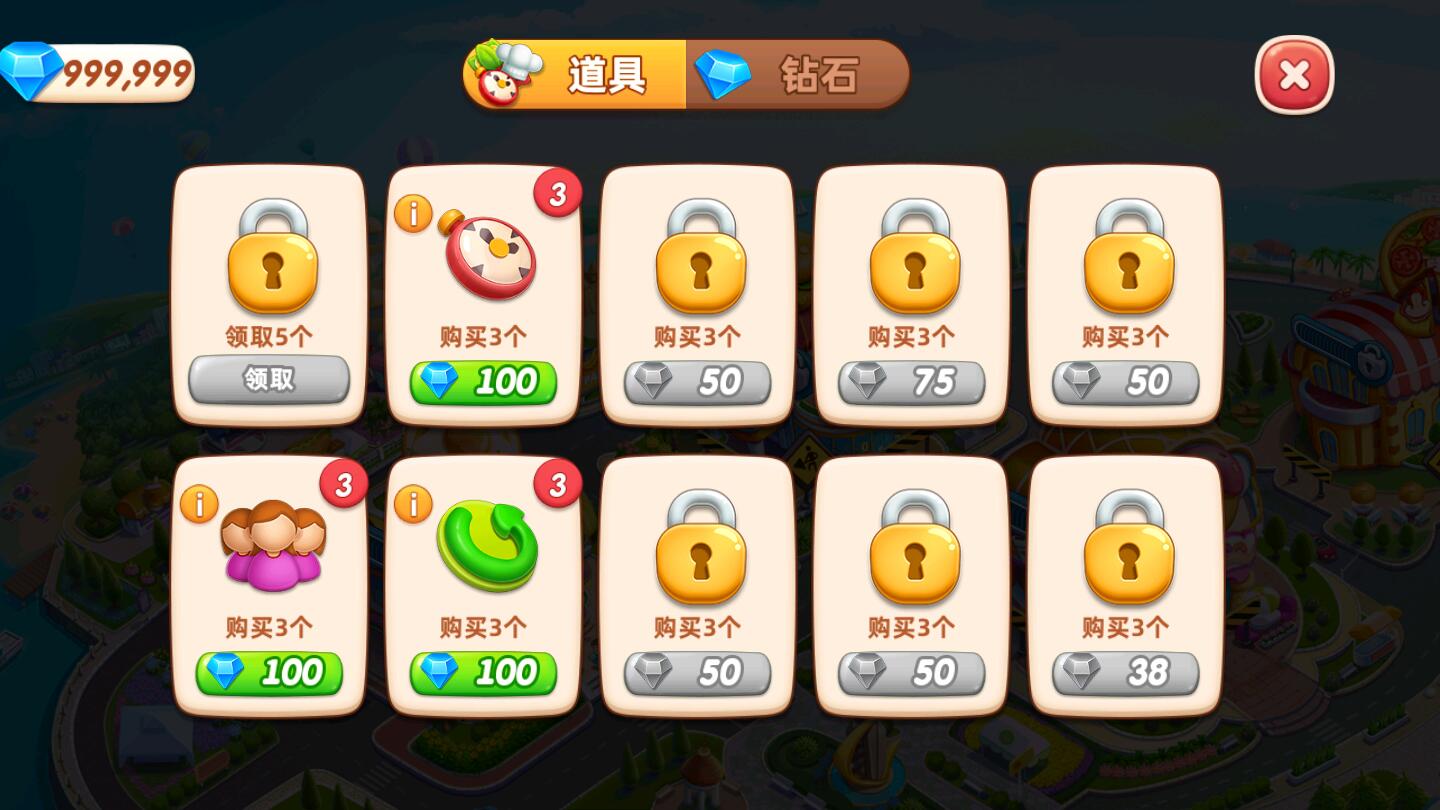Open the info badge on the helpers booster
This screenshot has width=1440, height=810.
(199, 505)
